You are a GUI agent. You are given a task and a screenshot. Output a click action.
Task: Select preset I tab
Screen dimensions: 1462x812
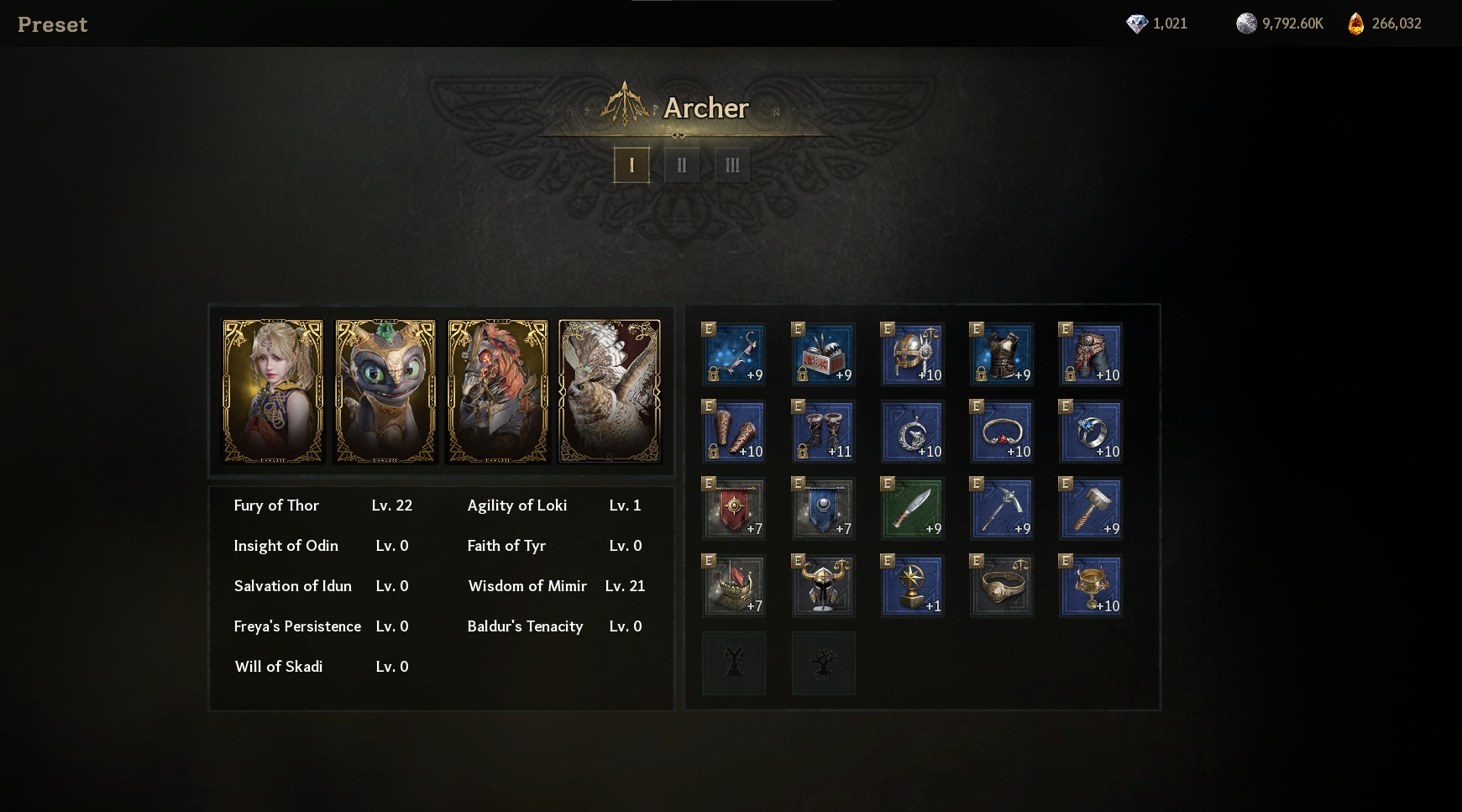[631, 165]
